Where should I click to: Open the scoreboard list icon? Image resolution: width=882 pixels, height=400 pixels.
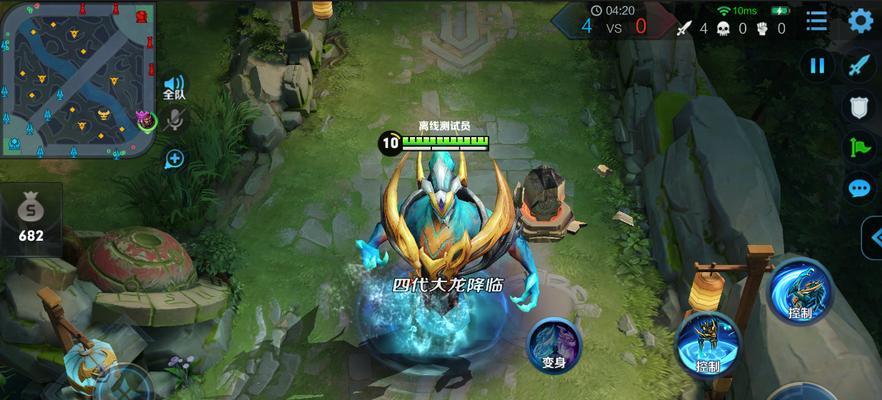pyautogui.click(x=817, y=20)
